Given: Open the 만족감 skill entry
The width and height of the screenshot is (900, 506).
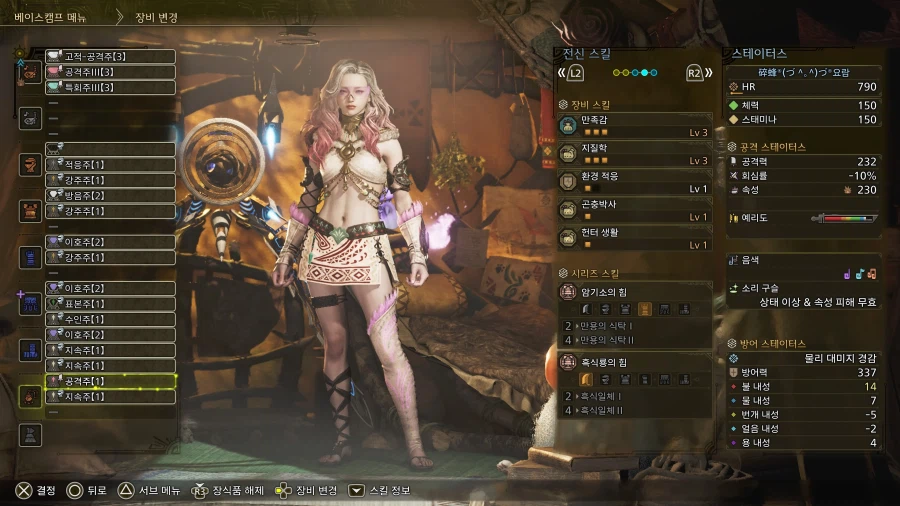Looking at the screenshot, I should point(636,125).
